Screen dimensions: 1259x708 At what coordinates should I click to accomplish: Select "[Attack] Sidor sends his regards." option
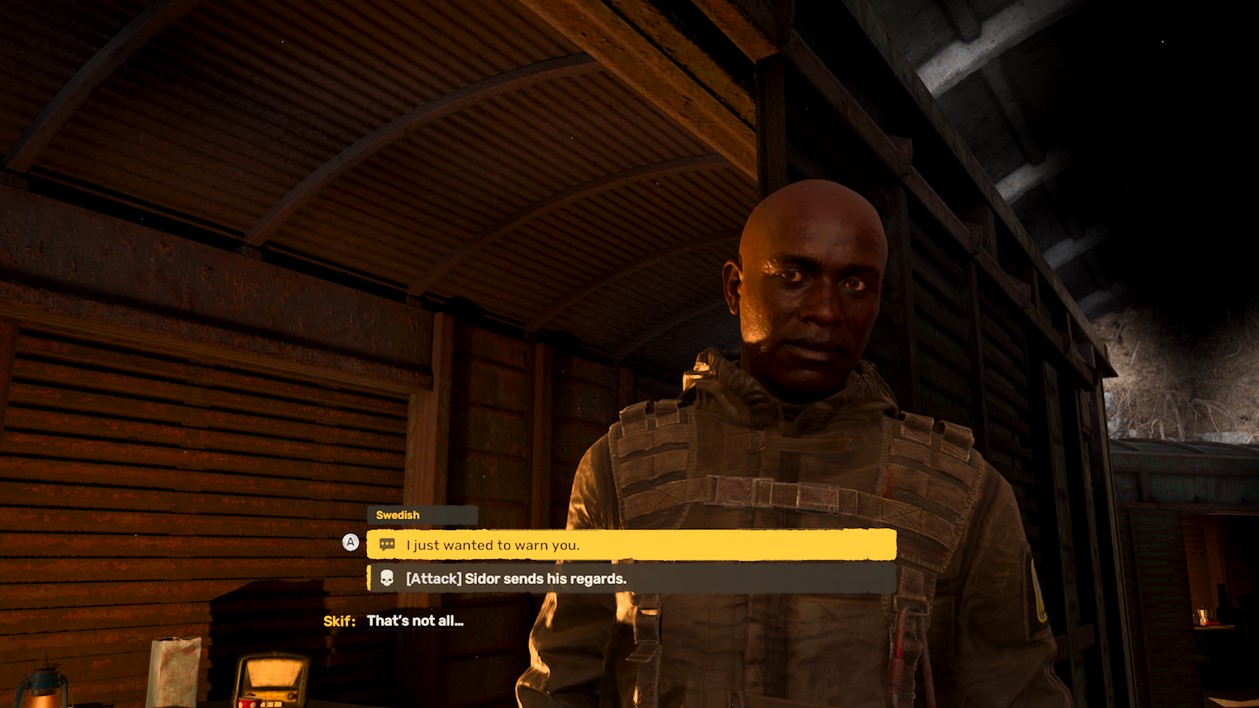click(630, 579)
